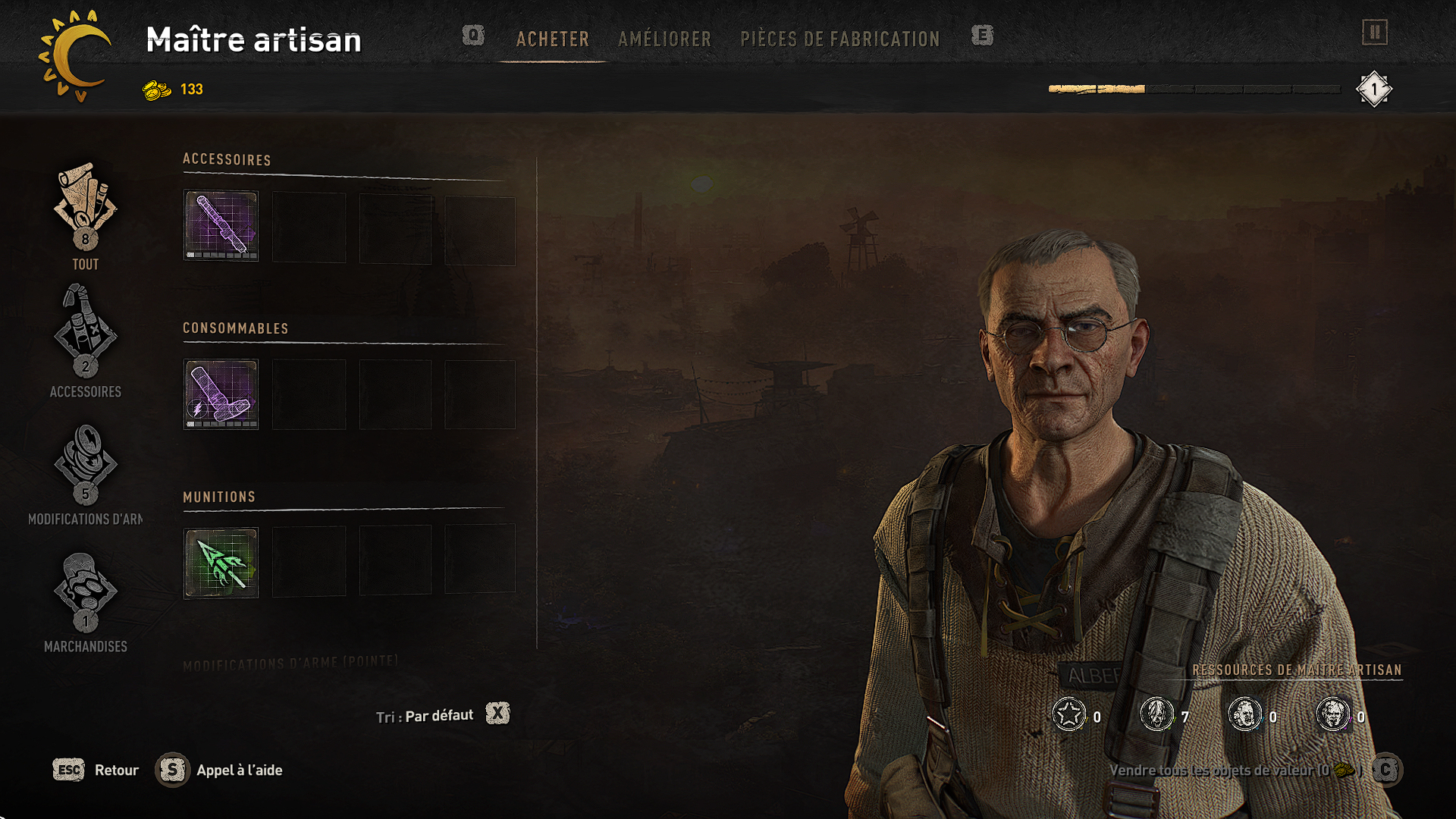Select the purple accessory blueprint thumbnail
The image size is (1456, 819).
pos(221,226)
